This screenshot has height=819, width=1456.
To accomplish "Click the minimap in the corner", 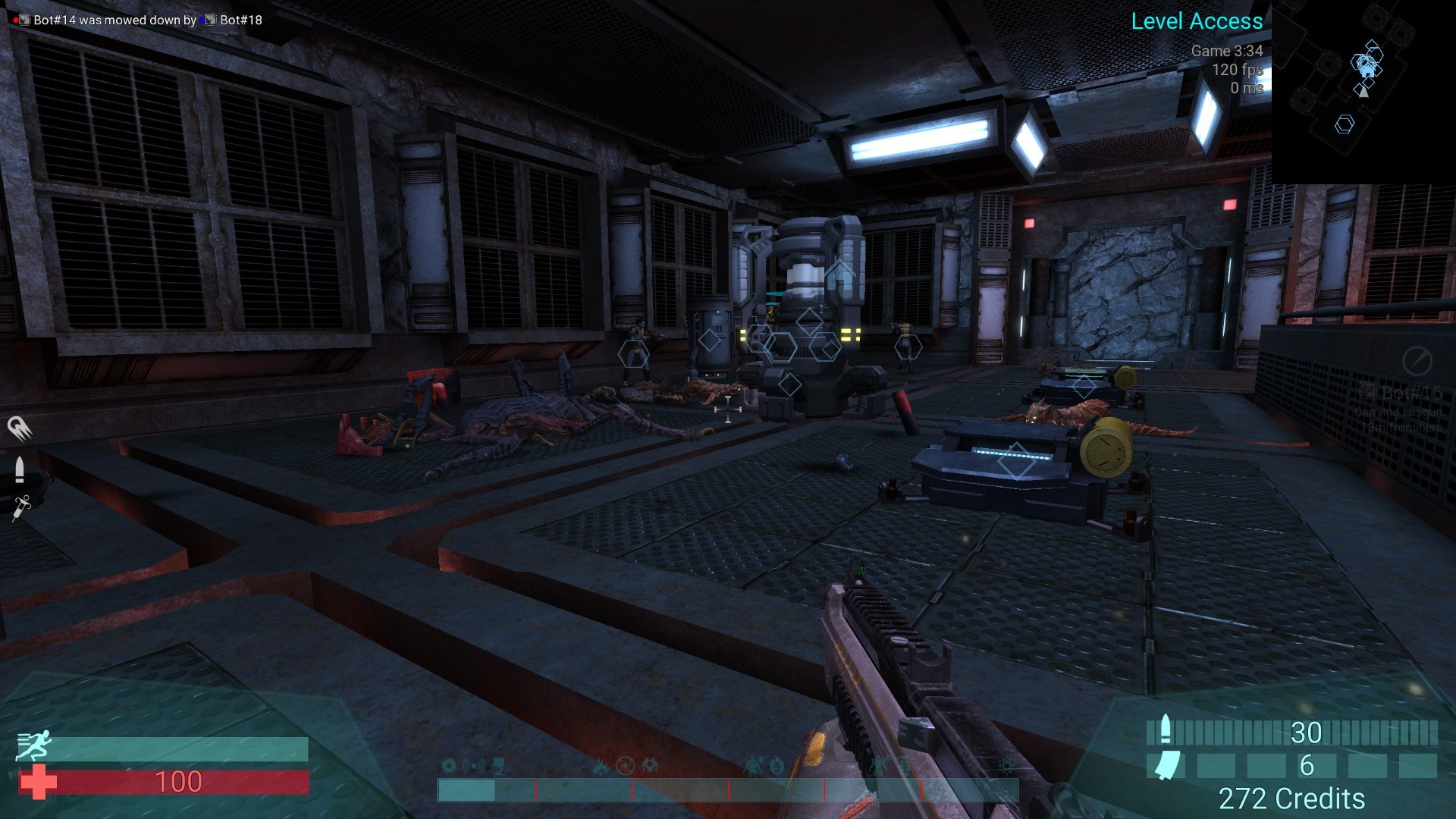I will 1363,91.
